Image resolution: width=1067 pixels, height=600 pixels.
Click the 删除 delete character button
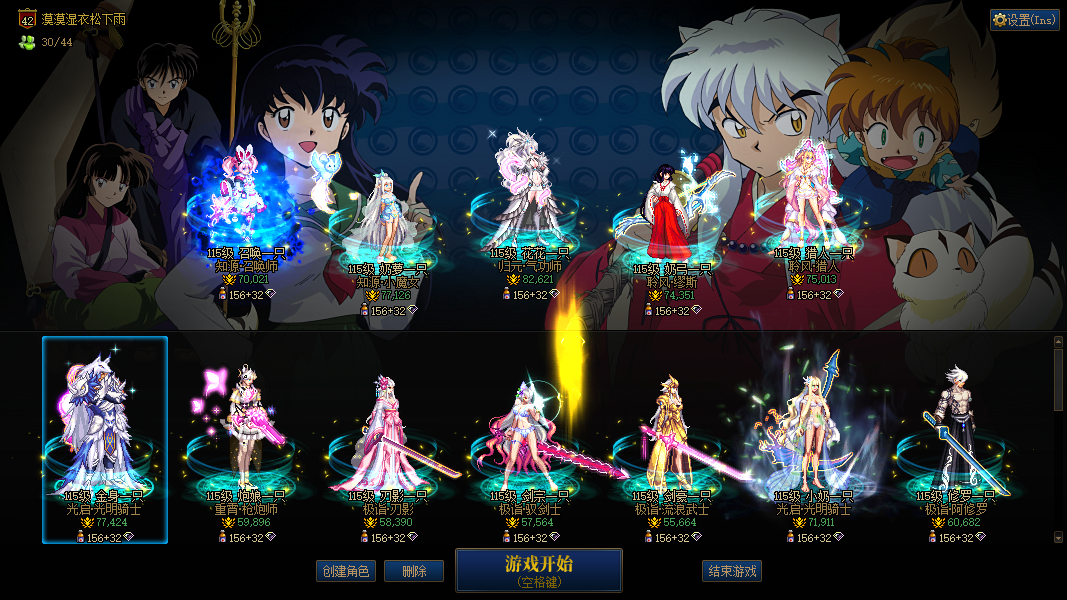[414, 571]
